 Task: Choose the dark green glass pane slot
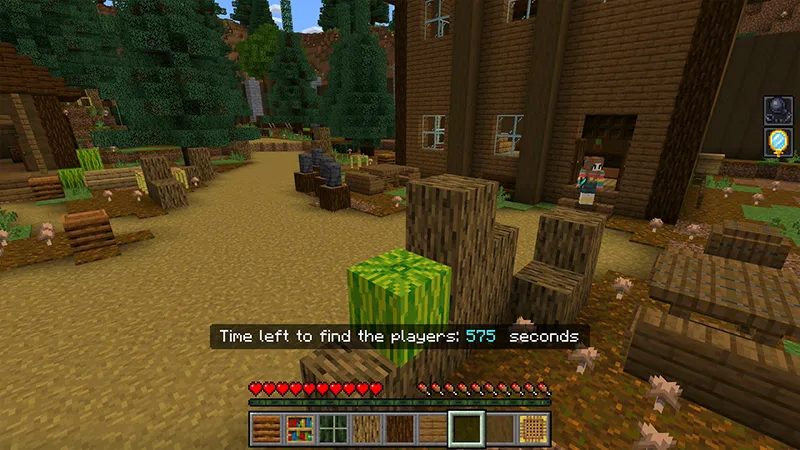(x=332, y=429)
